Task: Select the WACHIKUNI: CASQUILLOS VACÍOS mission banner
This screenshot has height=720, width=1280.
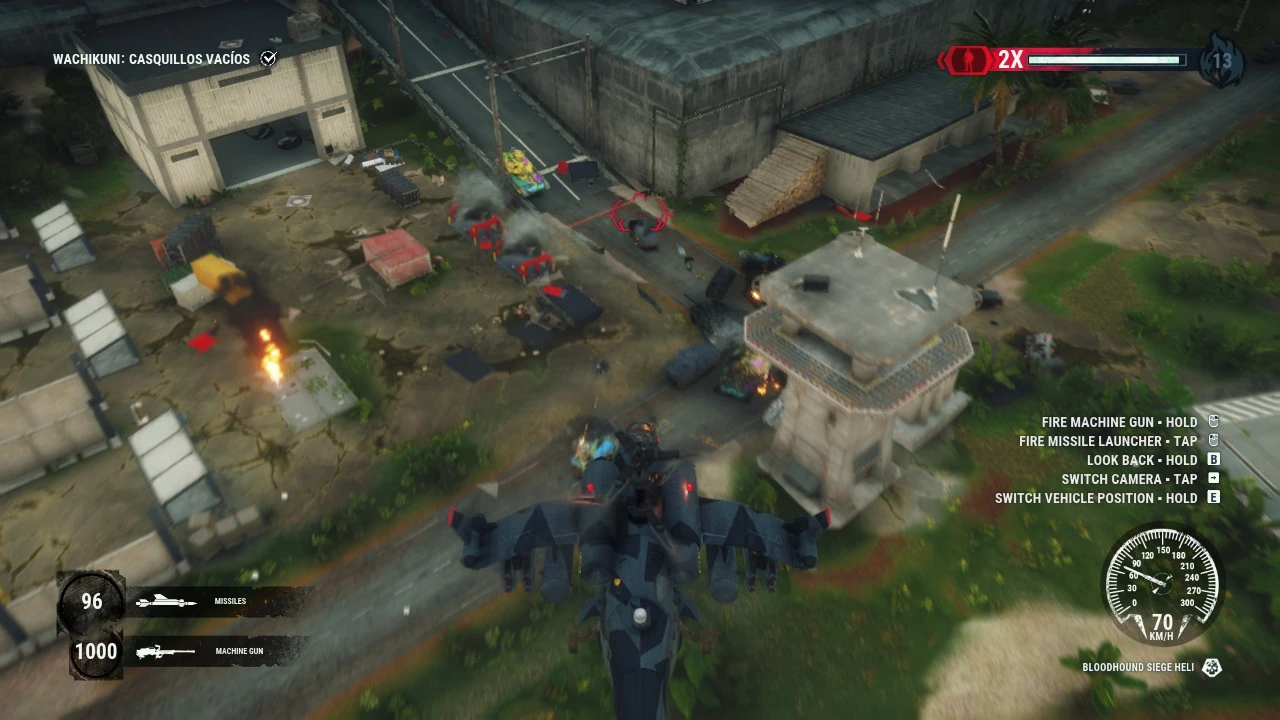Action: pyautogui.click(x=152, y=59)
